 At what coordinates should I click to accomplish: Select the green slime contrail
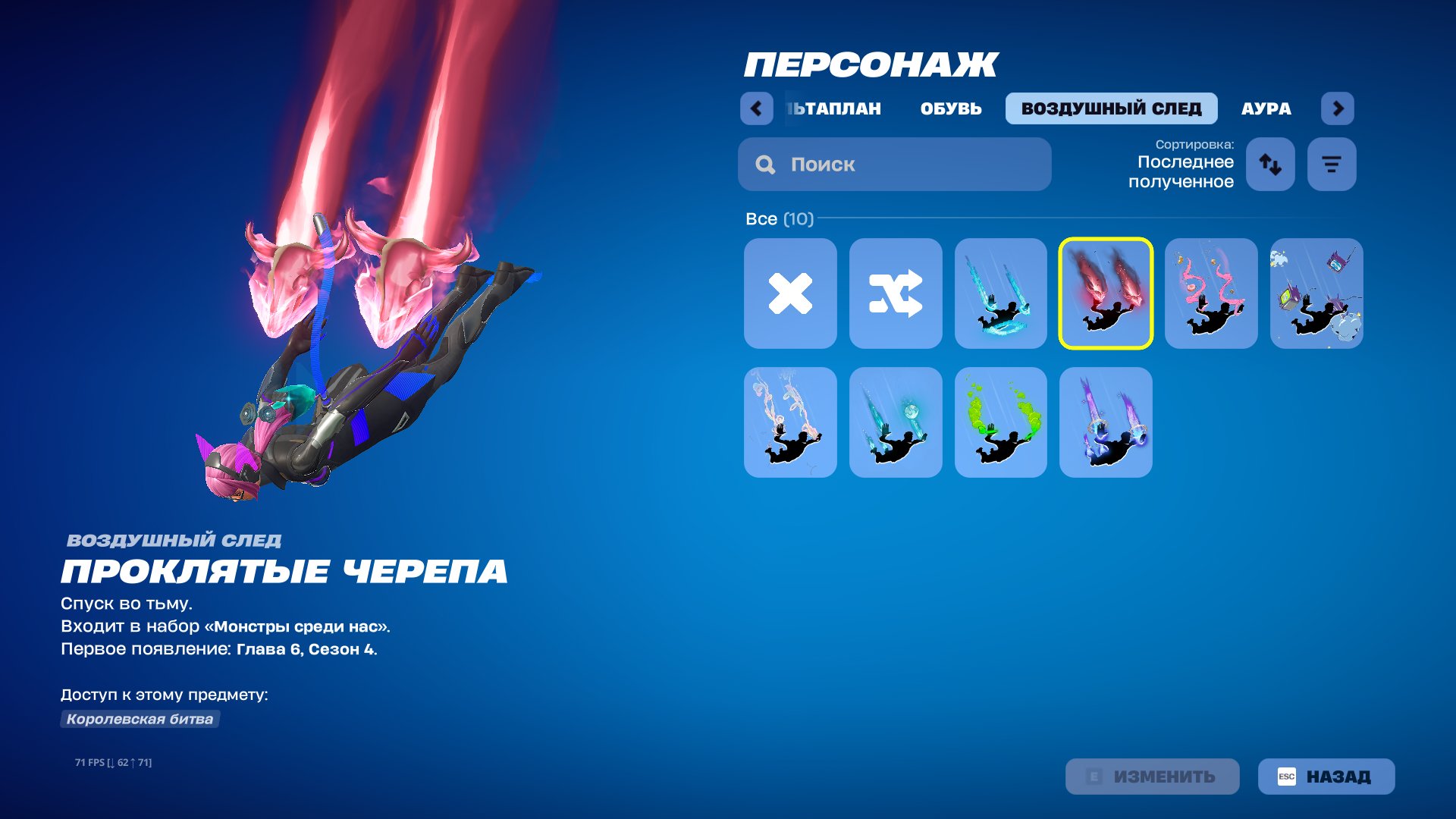coord(1001,422)
